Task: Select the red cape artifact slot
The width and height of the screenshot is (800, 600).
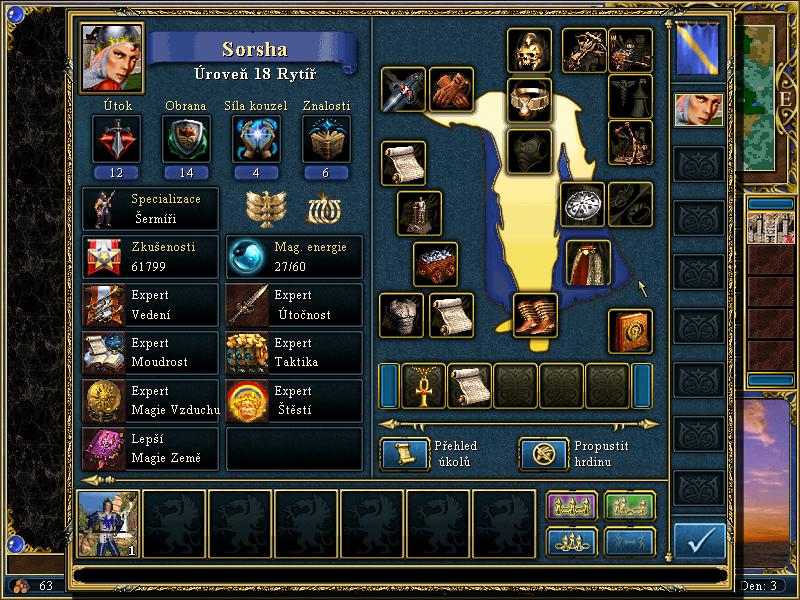Action: [588, 261]
